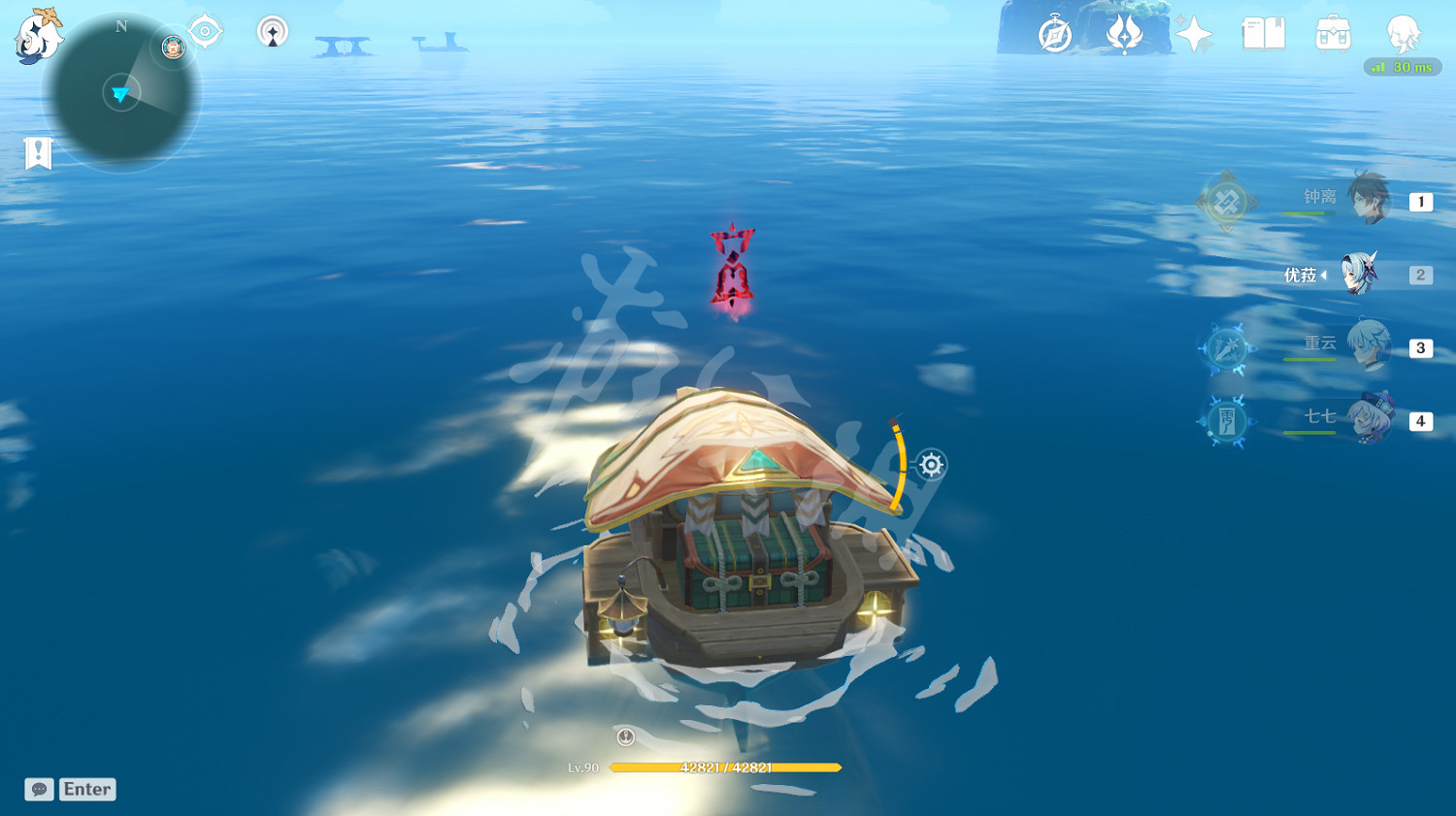Switch to Qiqi in party slot 4
1456x816 pixels.
tap(1372, 421)
